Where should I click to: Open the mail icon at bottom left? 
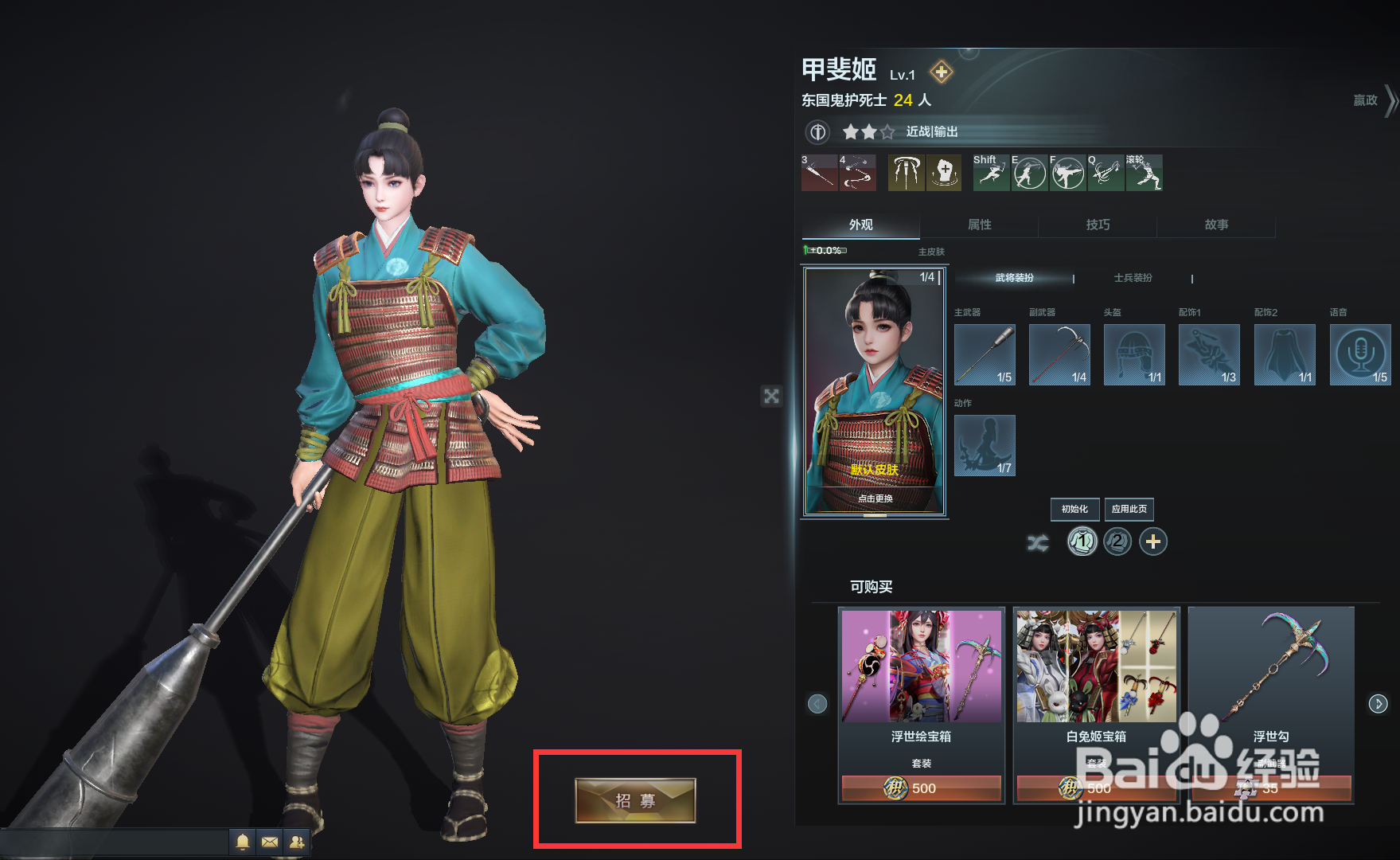270,842
